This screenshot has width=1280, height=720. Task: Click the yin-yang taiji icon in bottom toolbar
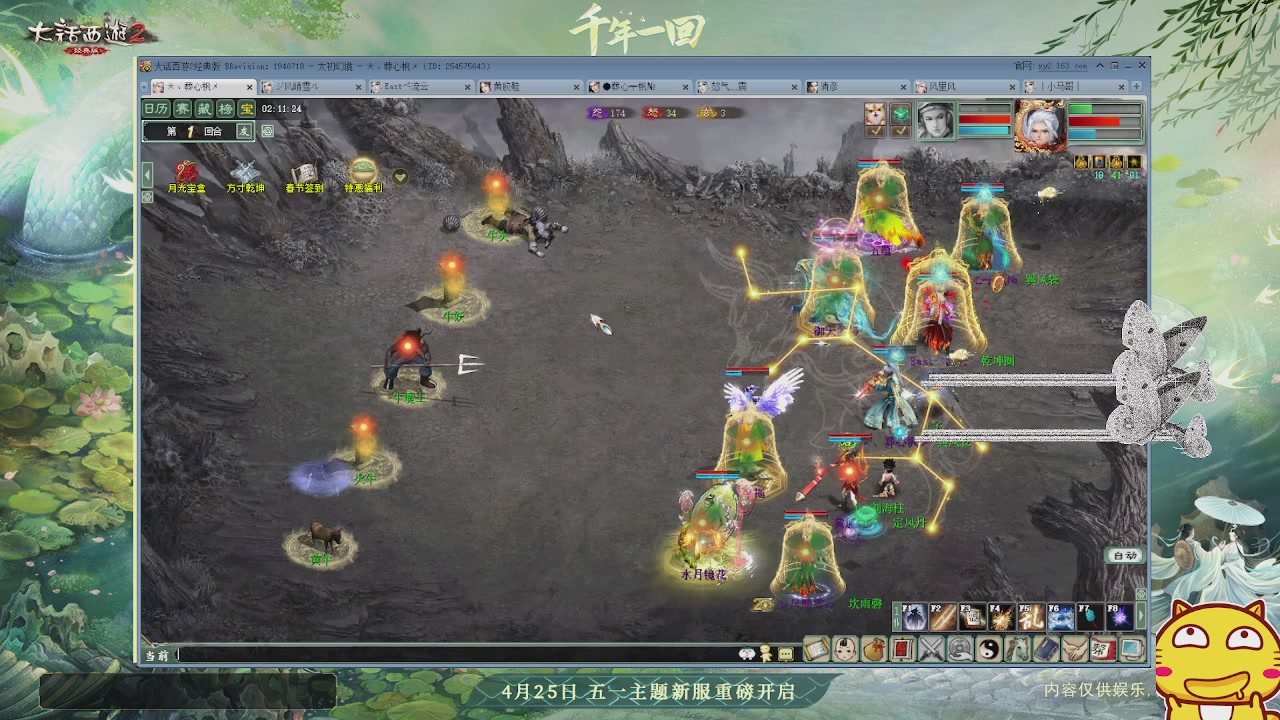point(989,648)
